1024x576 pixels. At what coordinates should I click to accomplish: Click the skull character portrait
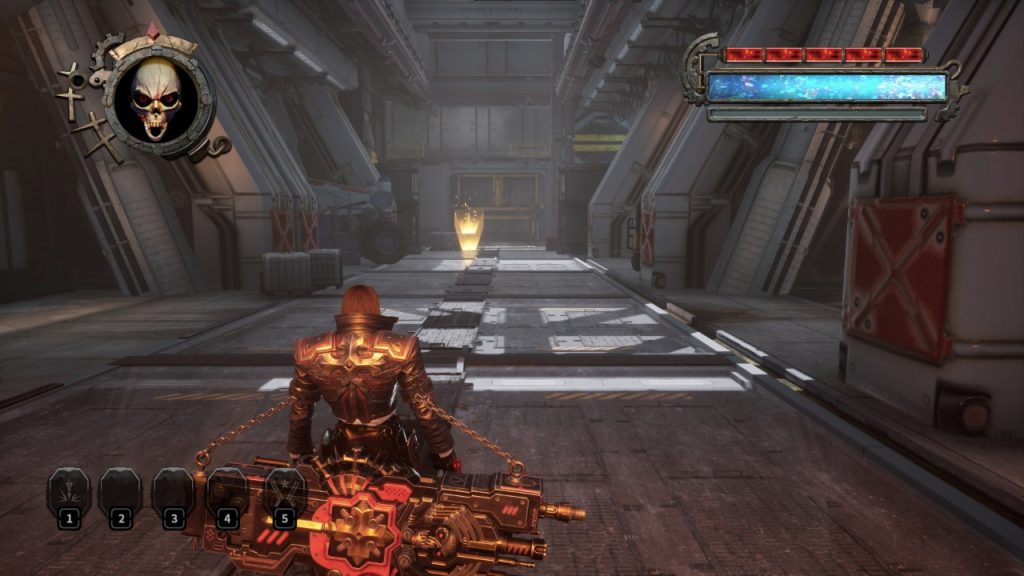tap(156, 100)
